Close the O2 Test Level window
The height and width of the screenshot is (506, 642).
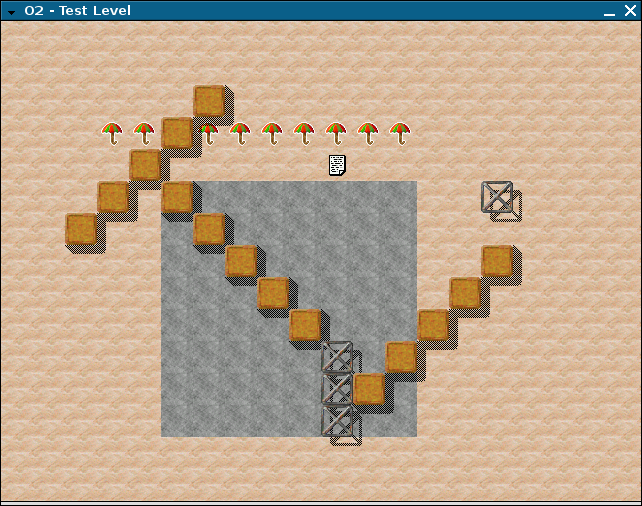pyautogui.click(x=628, y=11)
